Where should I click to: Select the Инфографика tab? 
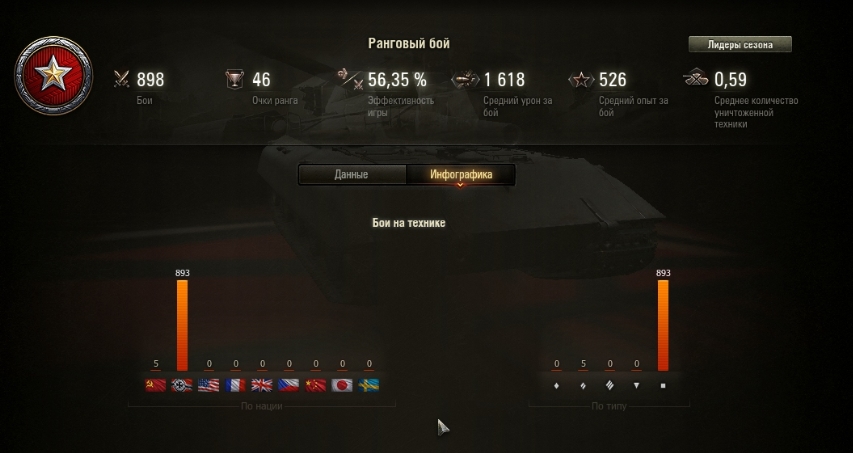[461, 175]
